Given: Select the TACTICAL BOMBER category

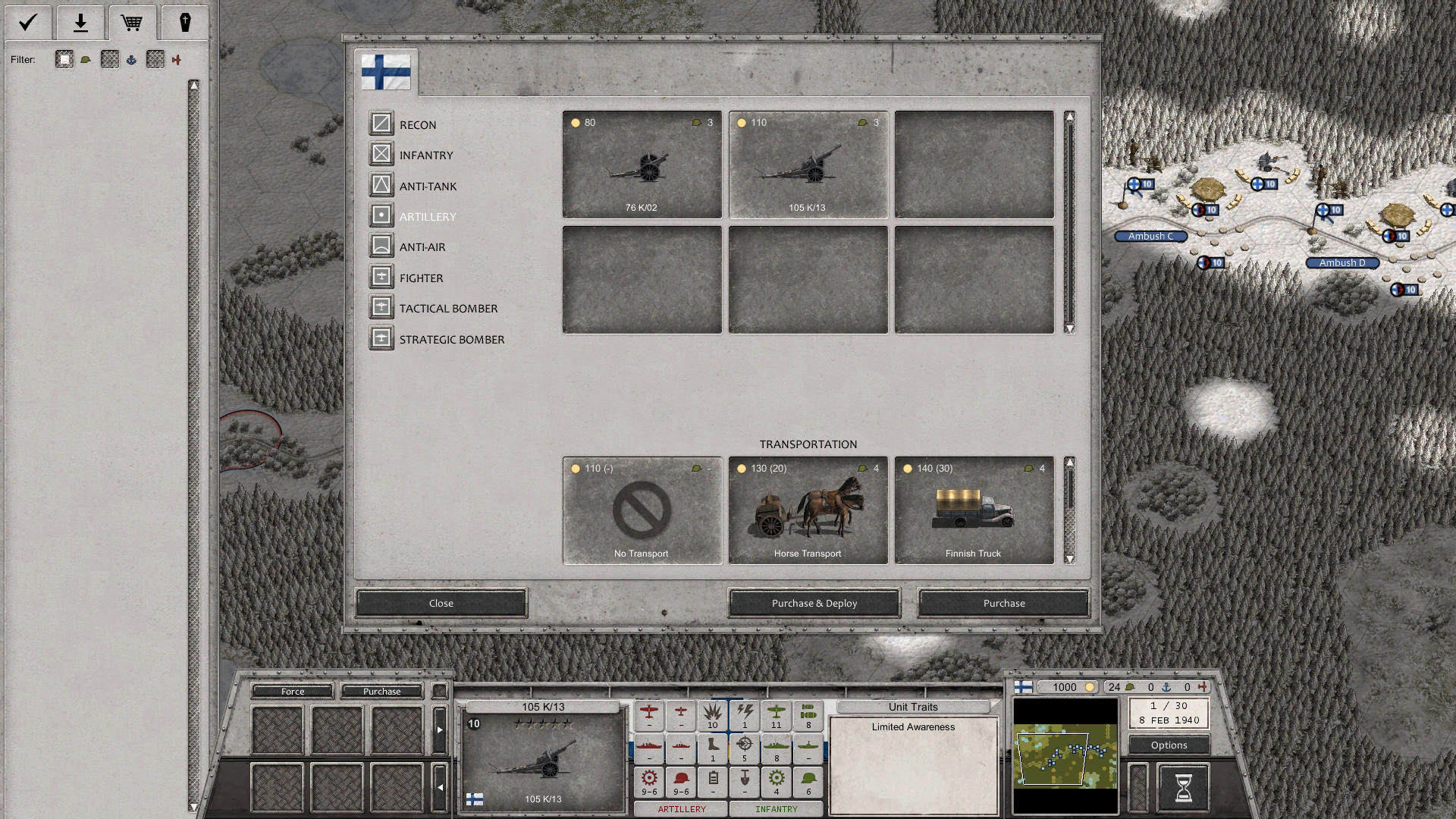Looking at the screenshot, I should click(447, 308).
